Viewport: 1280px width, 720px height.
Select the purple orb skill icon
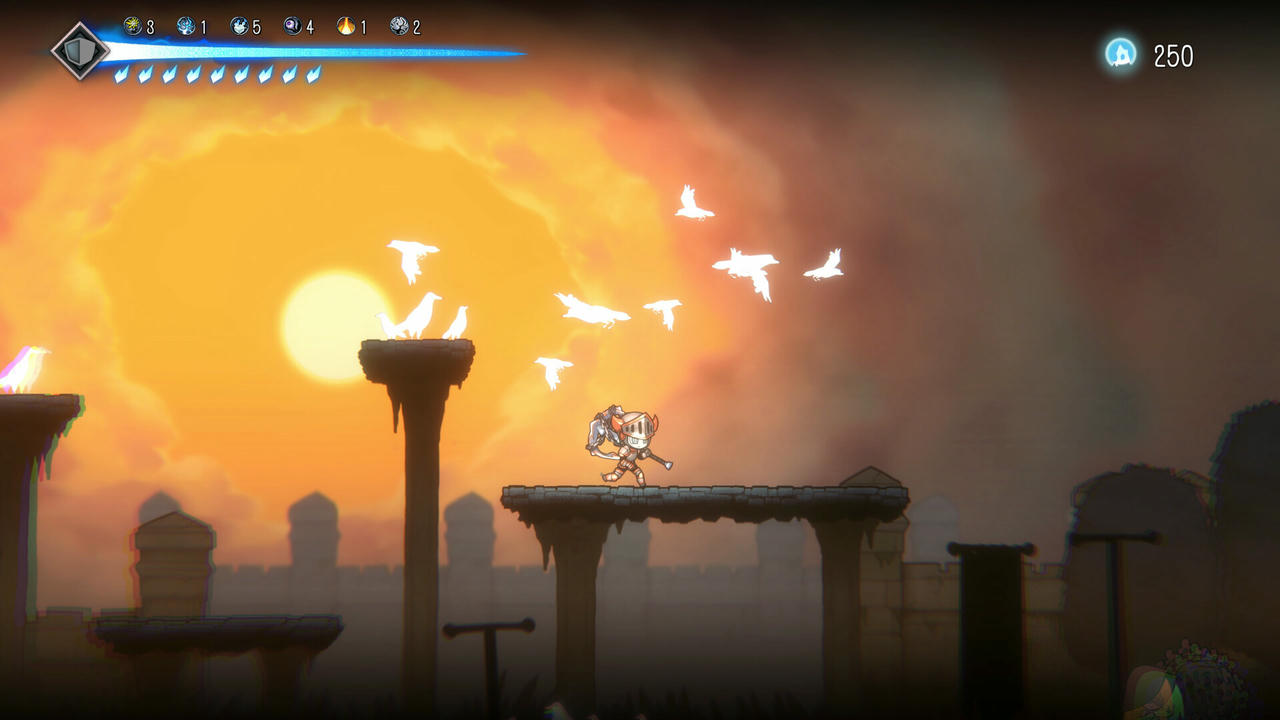(292, 26)
